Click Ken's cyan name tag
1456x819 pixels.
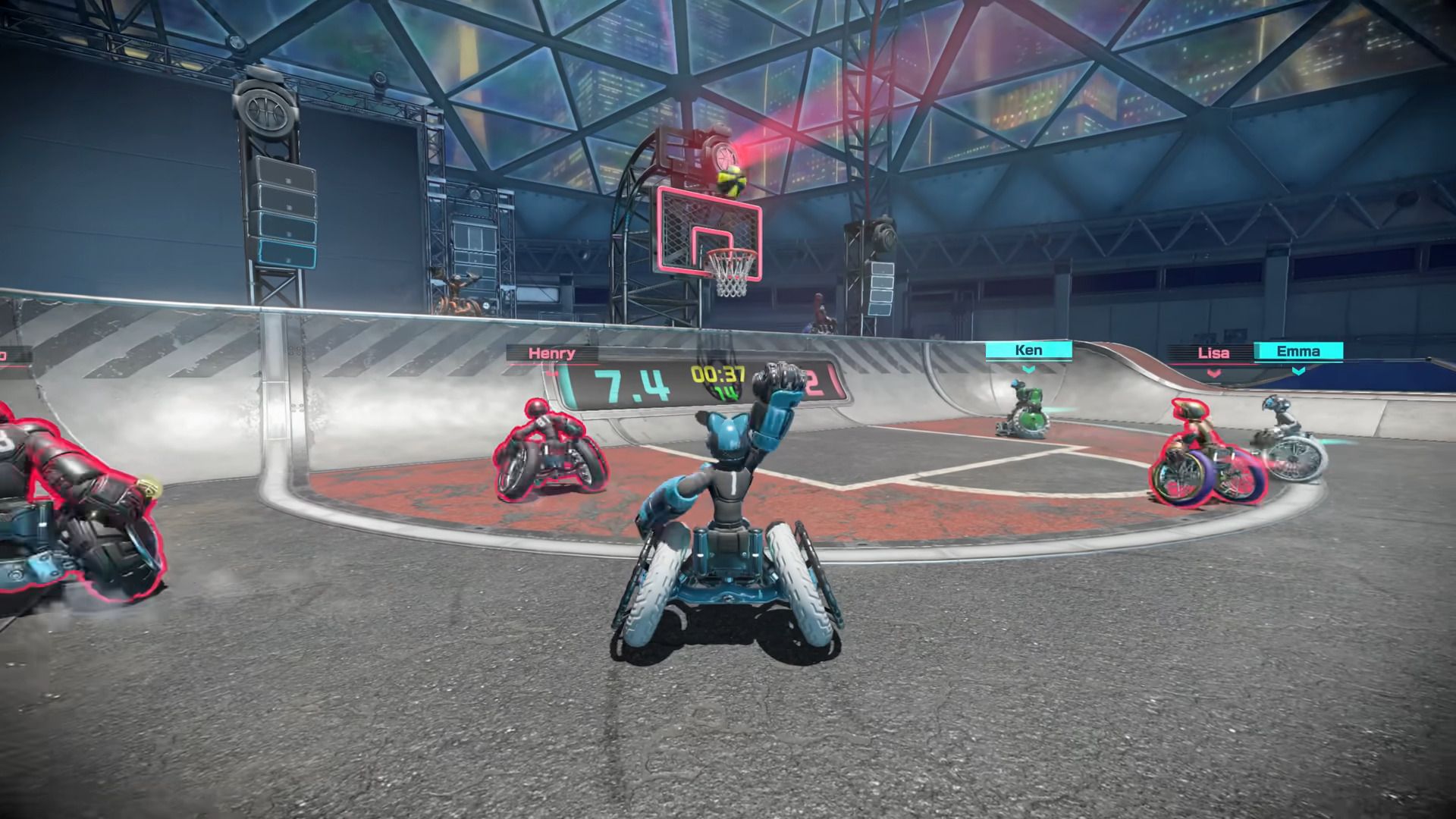[1028, 350]
